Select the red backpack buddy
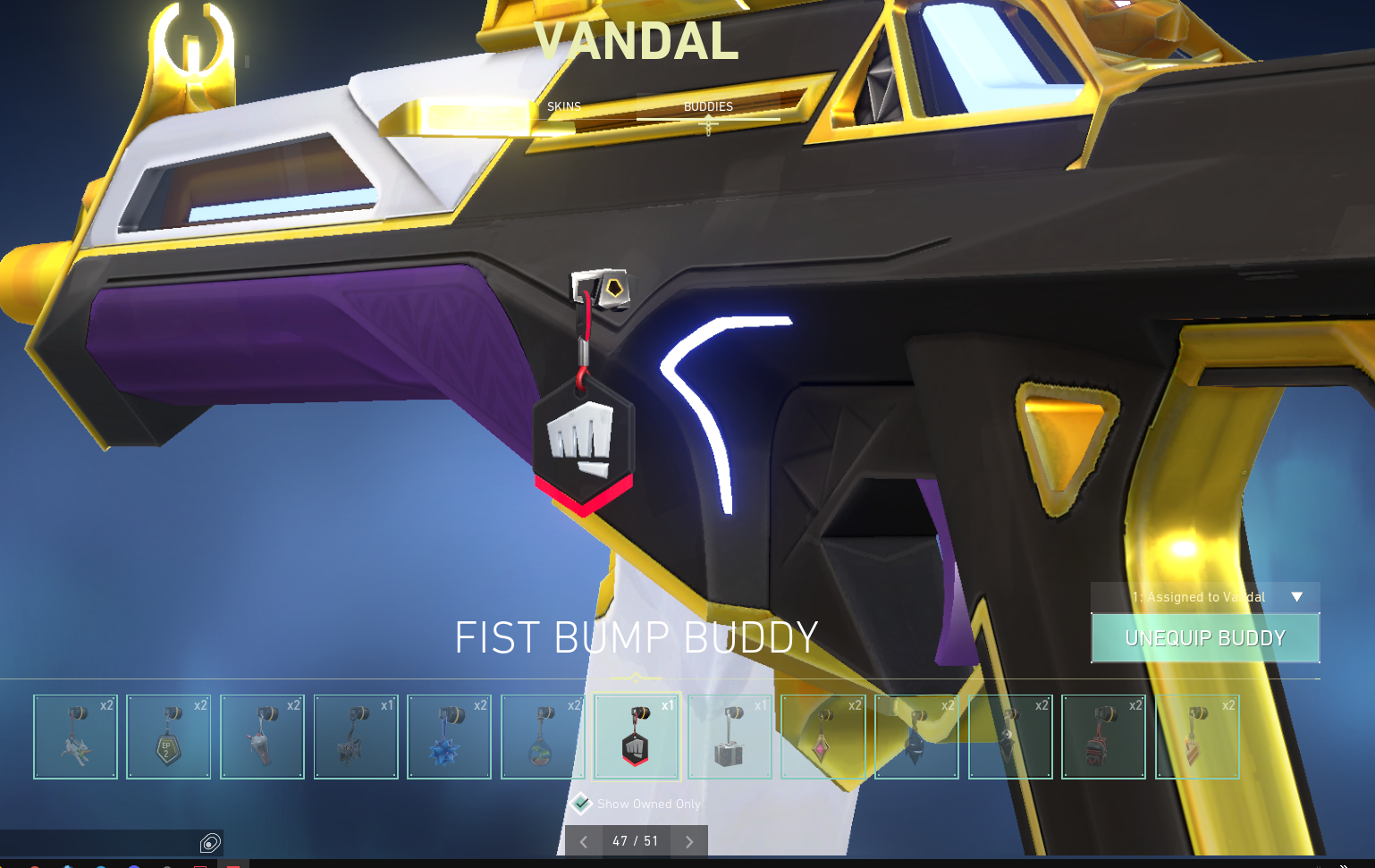 pos(1103,737)
